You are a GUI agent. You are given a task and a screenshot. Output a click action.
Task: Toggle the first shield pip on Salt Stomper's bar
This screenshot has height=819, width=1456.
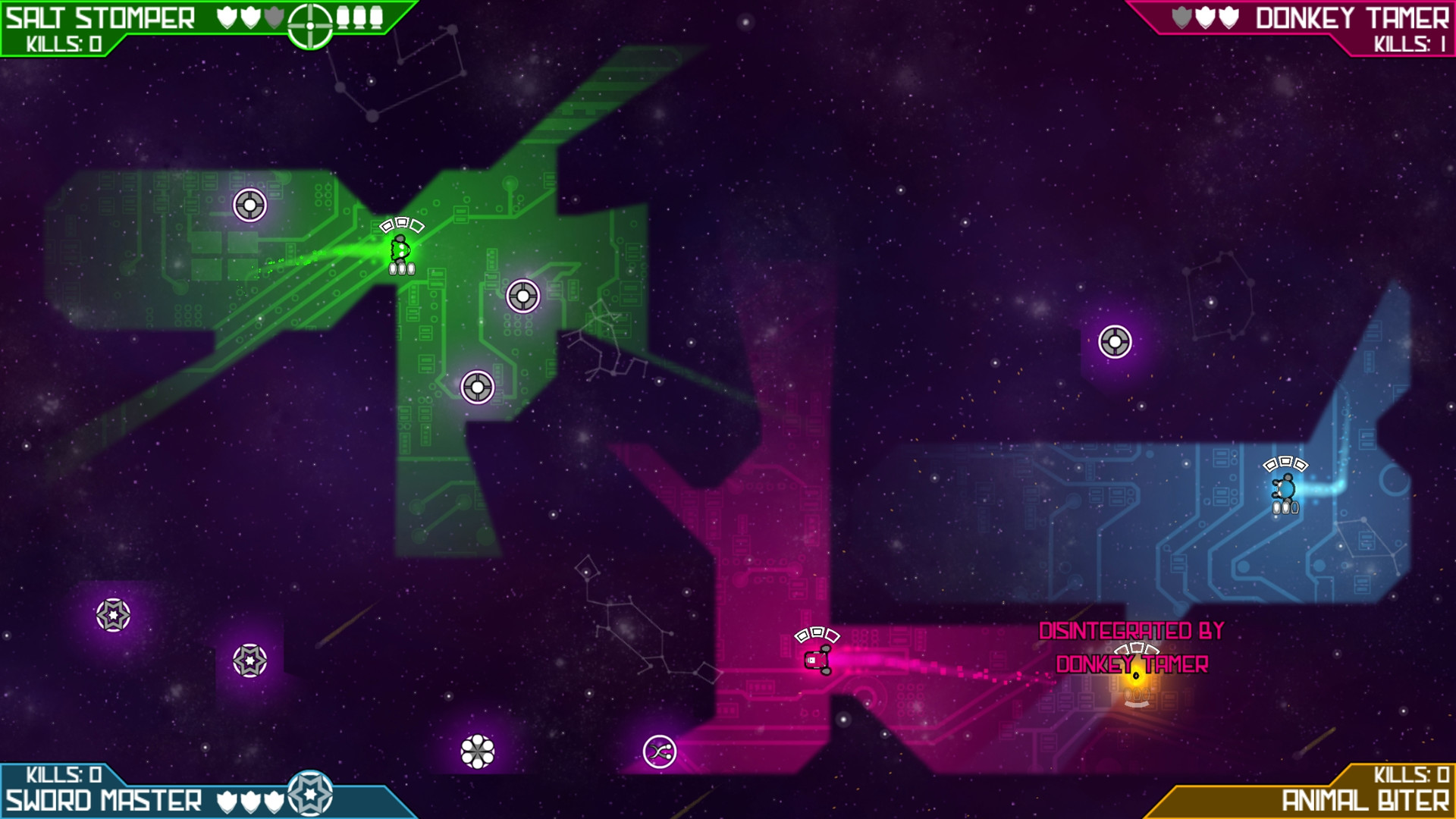coord(225,17)
